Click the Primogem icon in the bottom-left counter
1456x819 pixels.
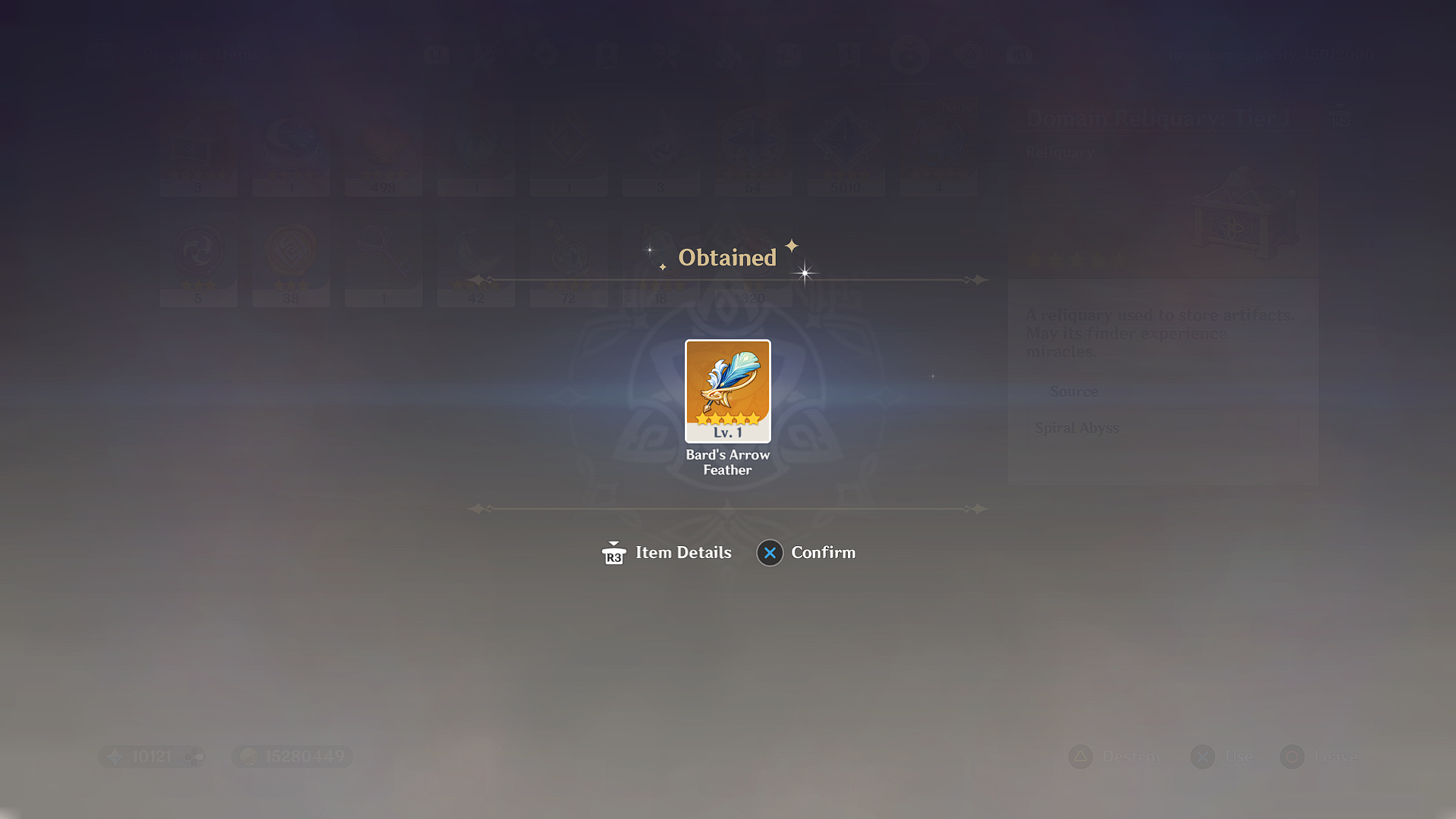point(115,756)
